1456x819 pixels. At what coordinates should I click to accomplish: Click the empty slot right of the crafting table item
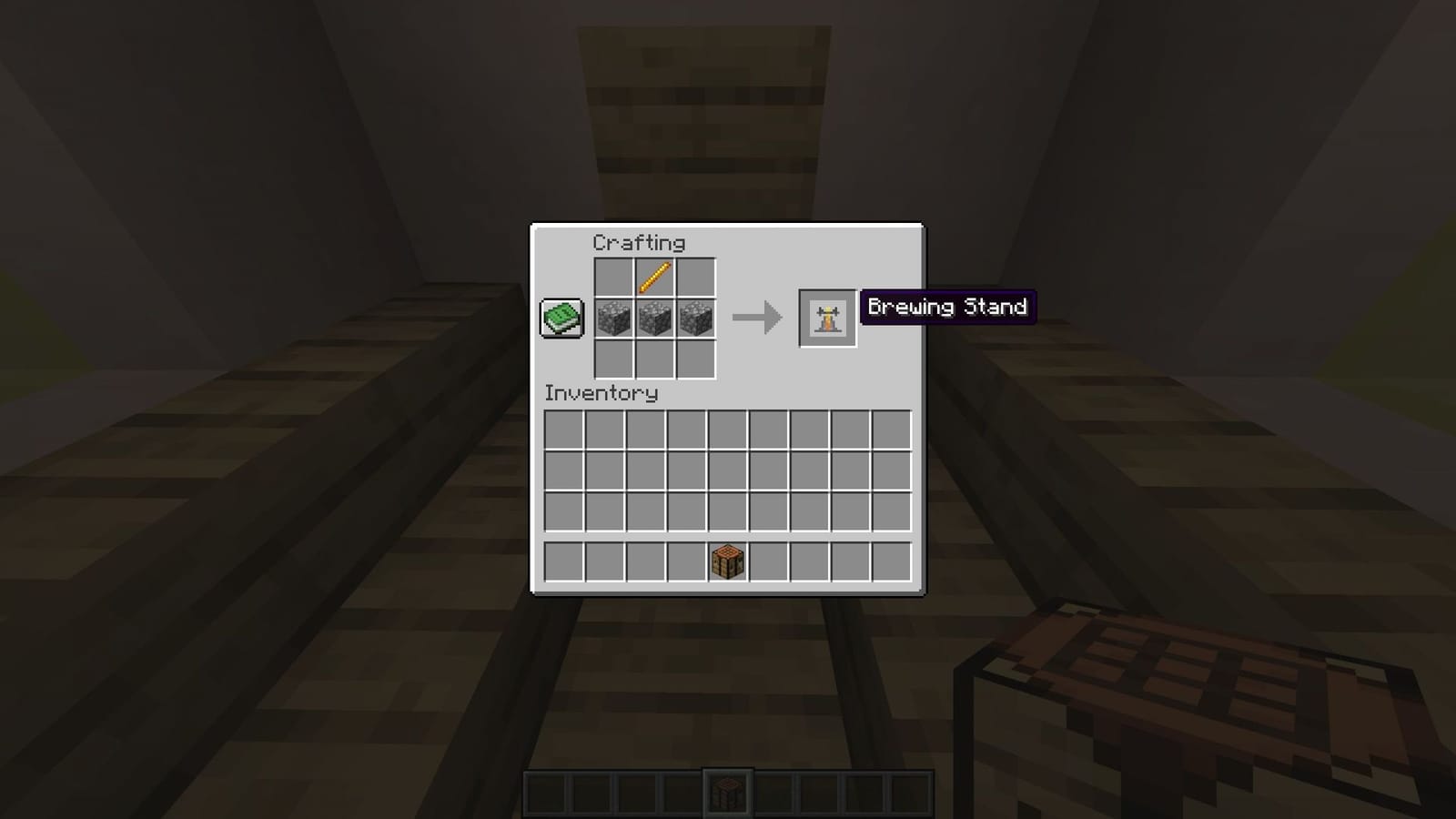coord(770,559)
